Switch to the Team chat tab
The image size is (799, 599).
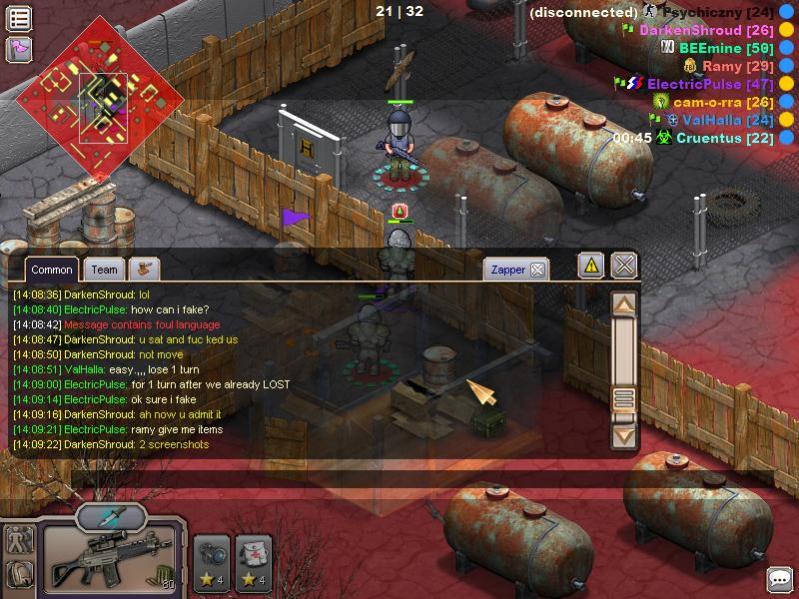(x=104, y=269)
